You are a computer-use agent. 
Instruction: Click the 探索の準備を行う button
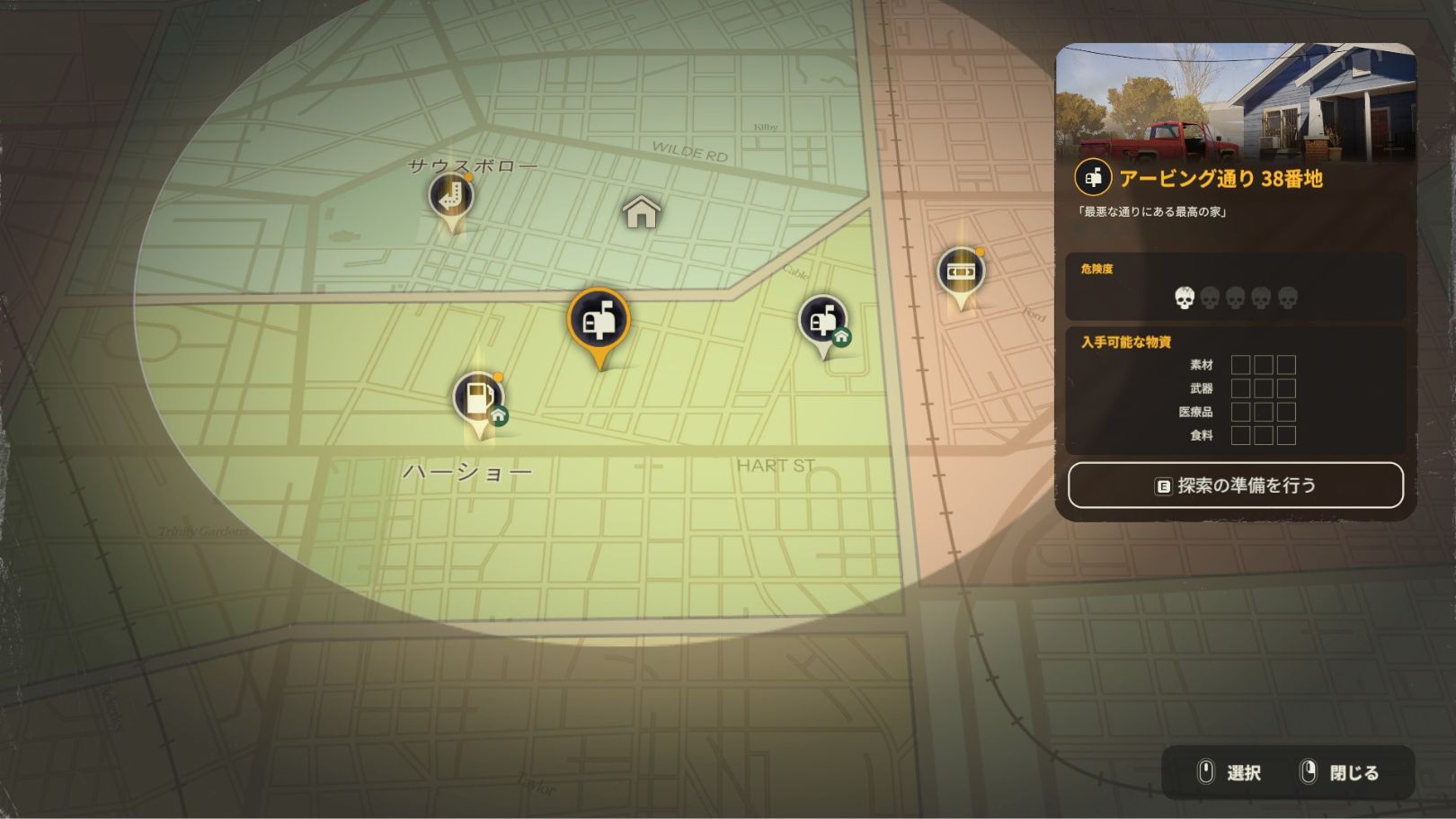pyautogui.click(x=1235, y=485)
